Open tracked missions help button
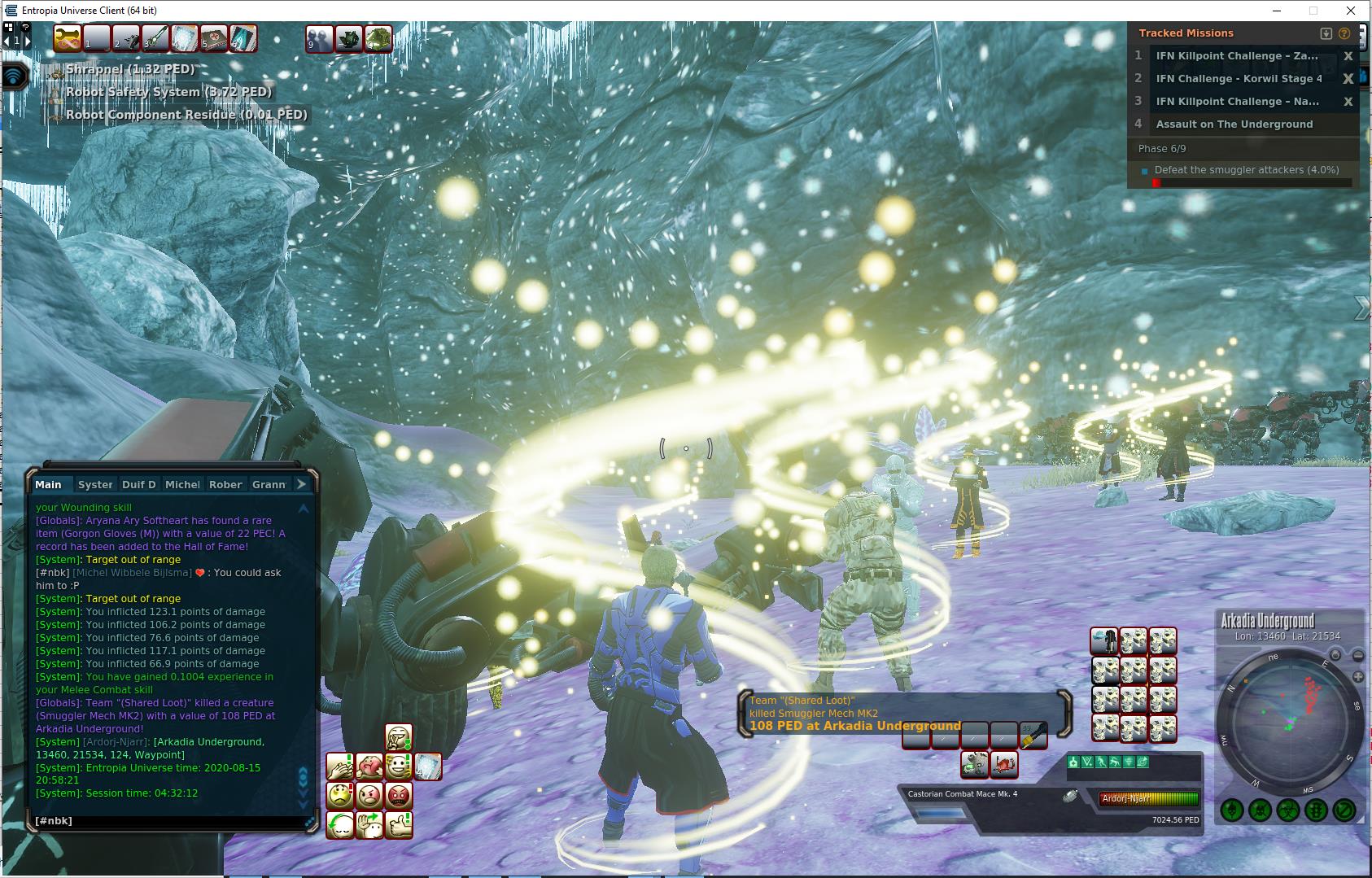This screenshot has height=878, width=1372. pos(1344,33)
